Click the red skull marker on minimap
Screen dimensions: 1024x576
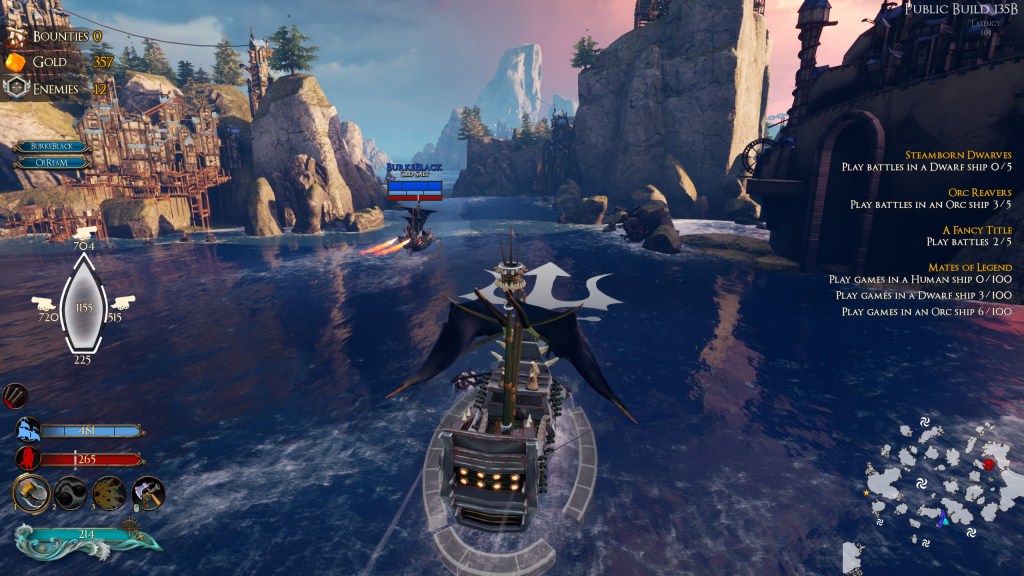[989, 464]
